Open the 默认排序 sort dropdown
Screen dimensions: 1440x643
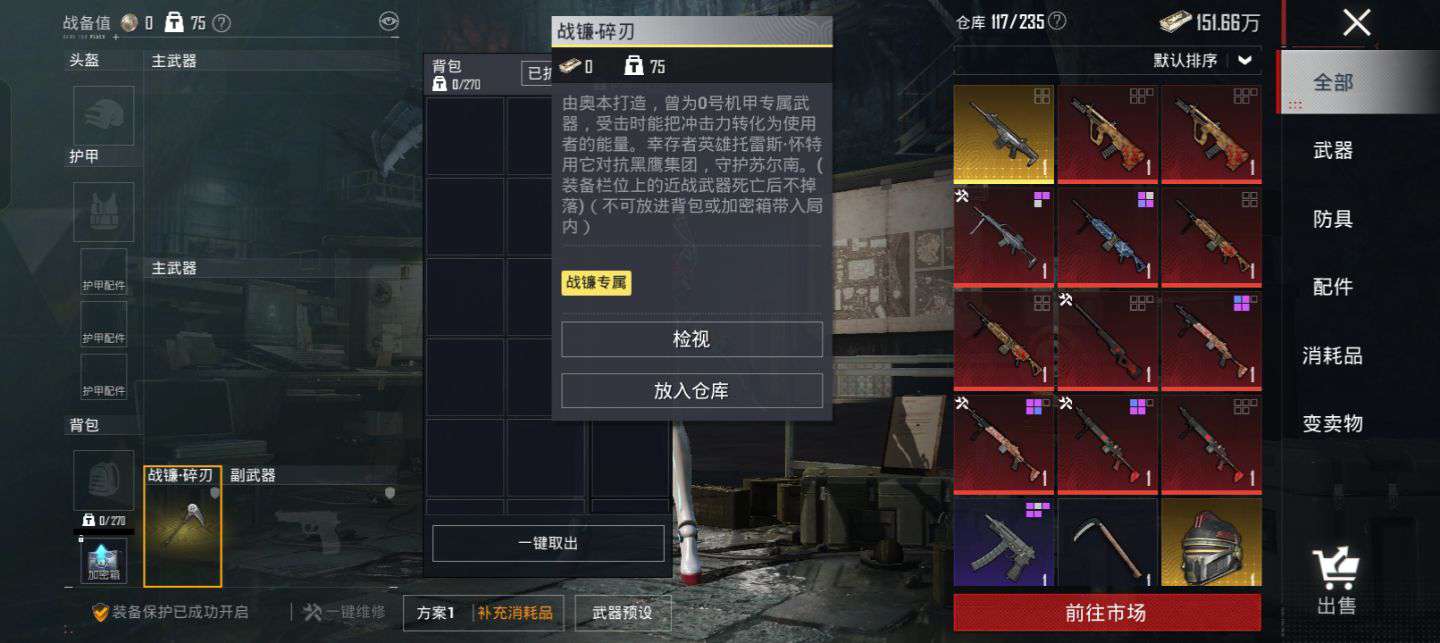click(x=1203, y=60)
